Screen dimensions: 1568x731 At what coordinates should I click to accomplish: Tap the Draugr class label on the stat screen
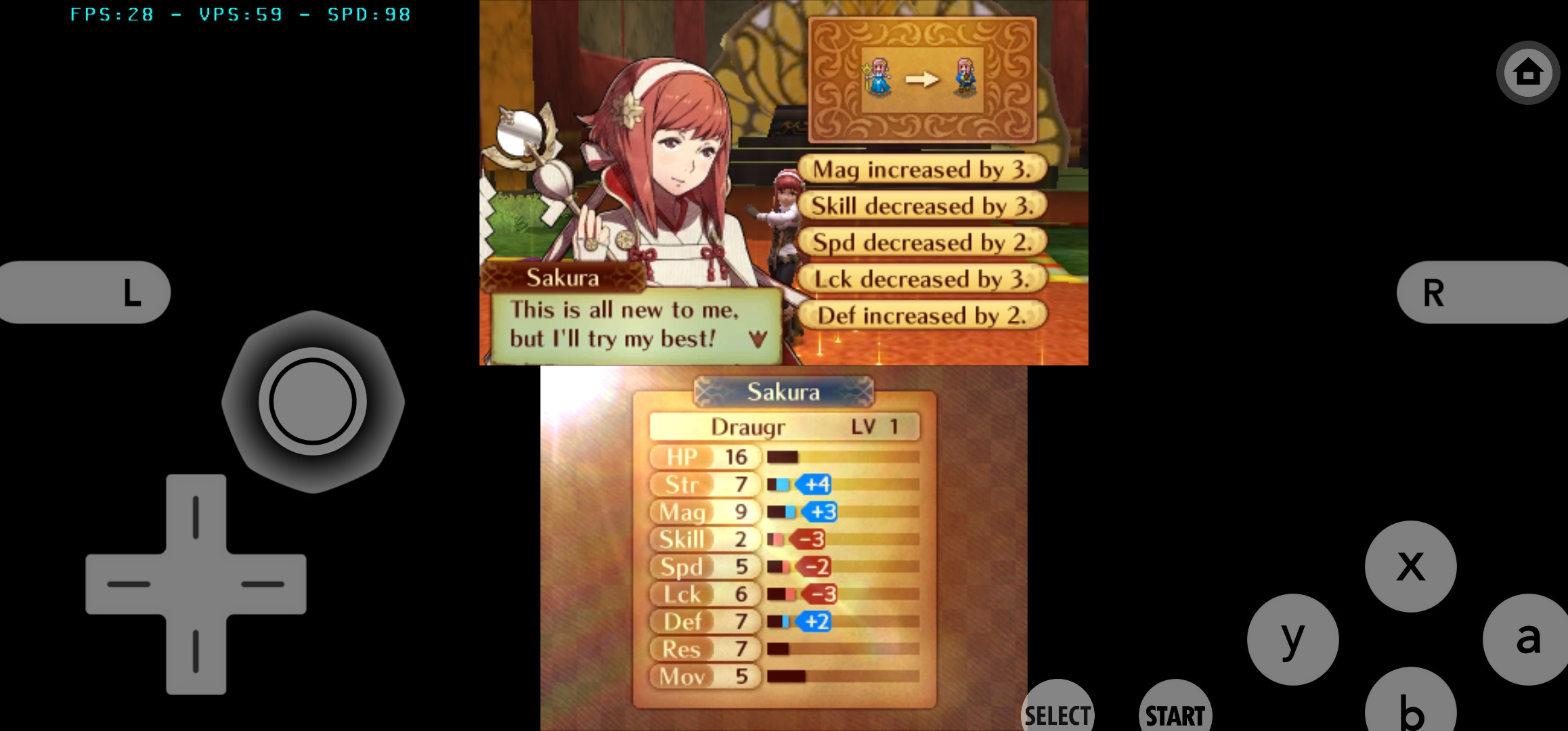coord(748,426)
